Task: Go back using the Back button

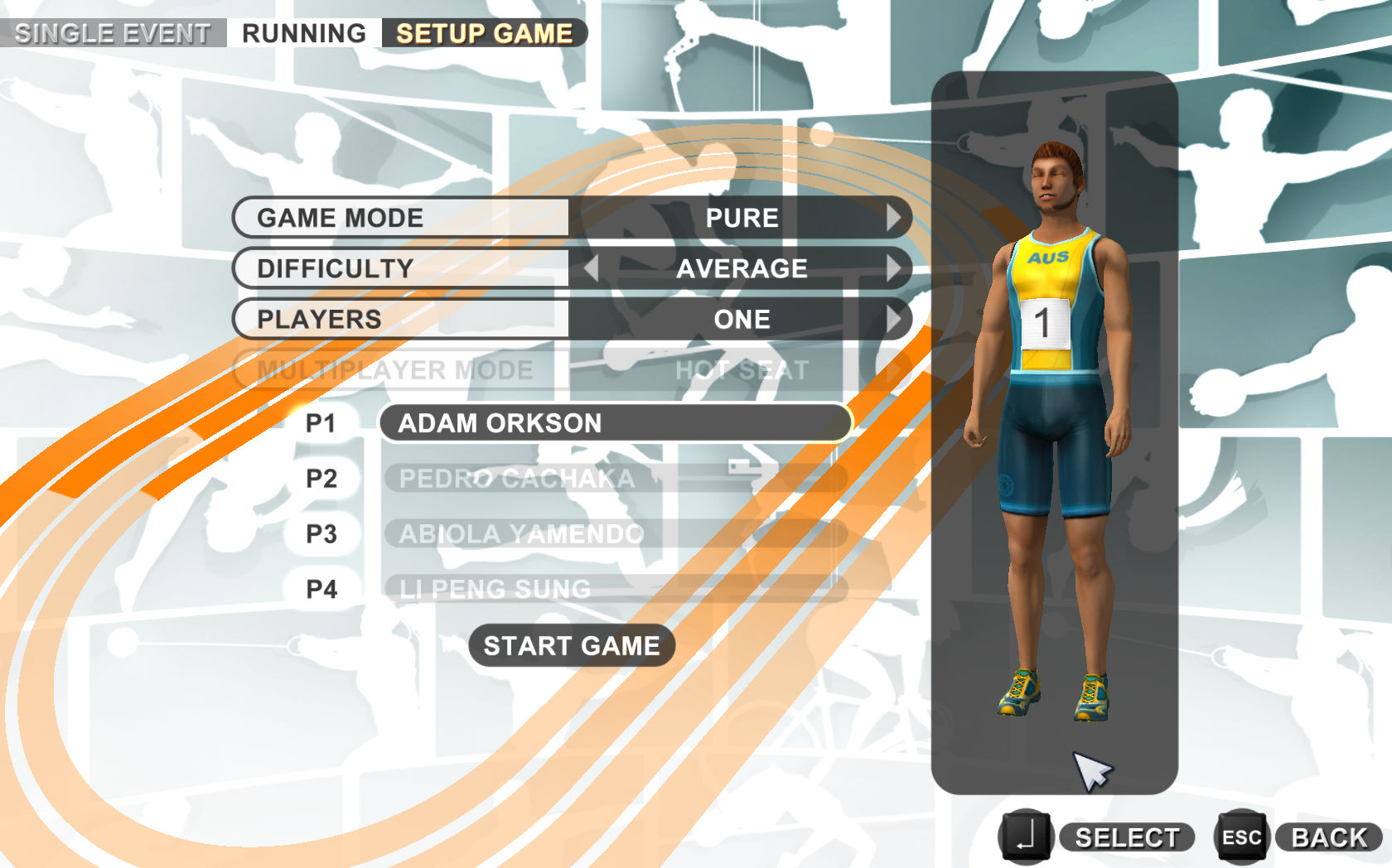Action: (x=1328, y=837)
